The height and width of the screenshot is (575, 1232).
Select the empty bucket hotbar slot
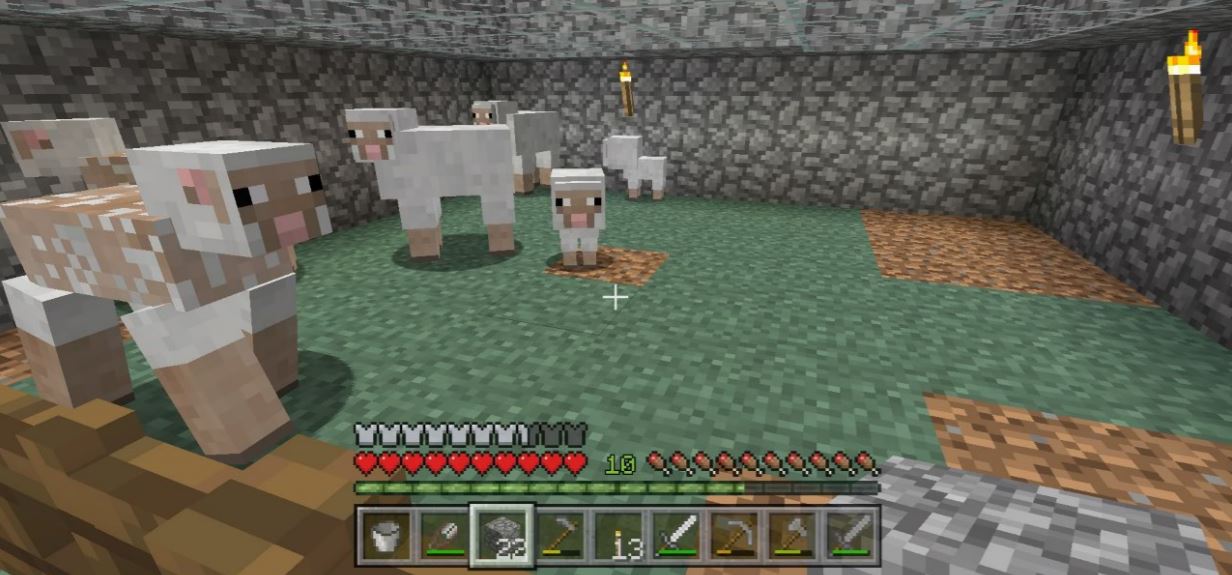coord(385,535)
